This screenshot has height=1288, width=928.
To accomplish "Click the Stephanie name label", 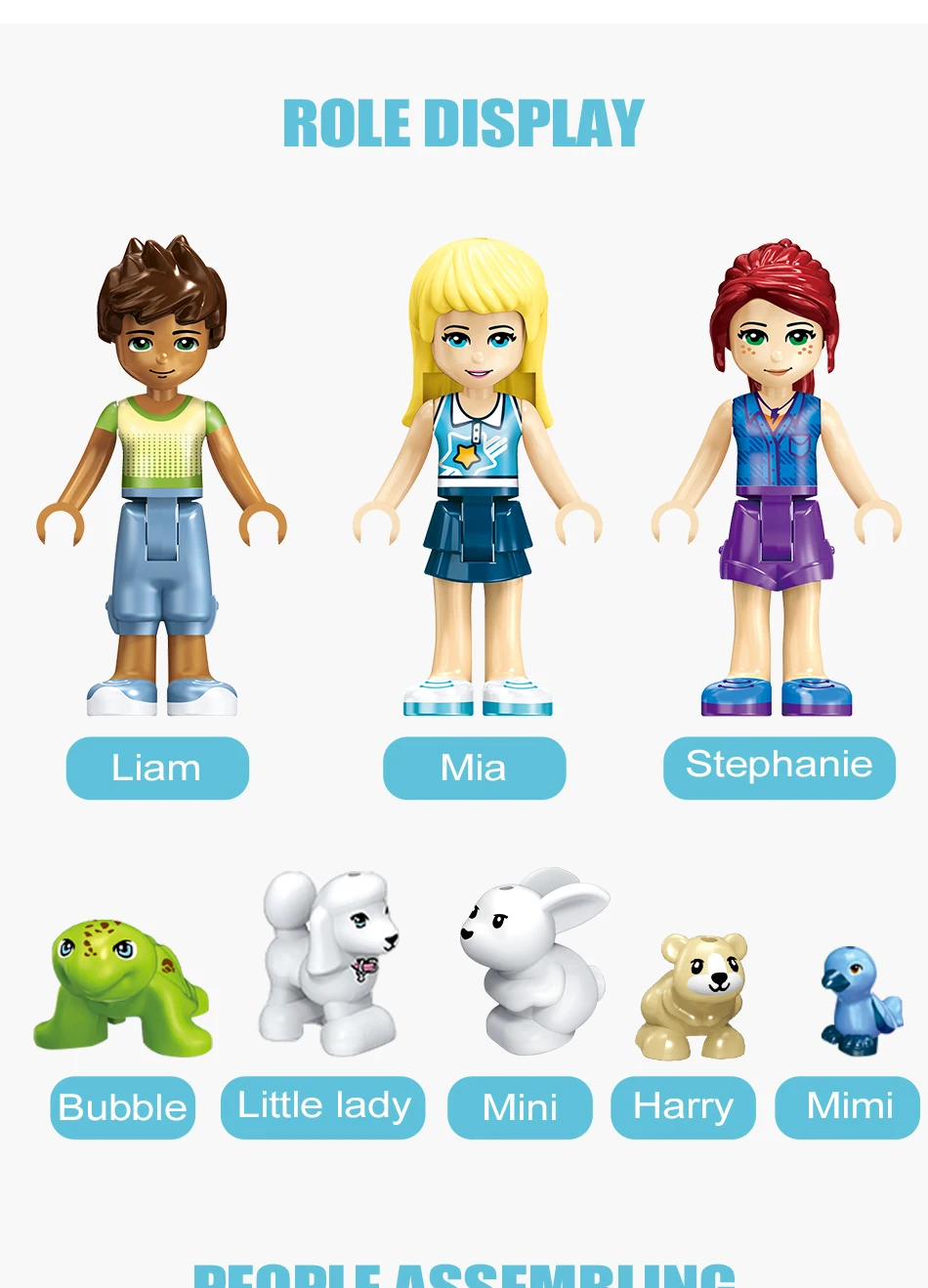I will pyautogui.click(x=779, y=767).
